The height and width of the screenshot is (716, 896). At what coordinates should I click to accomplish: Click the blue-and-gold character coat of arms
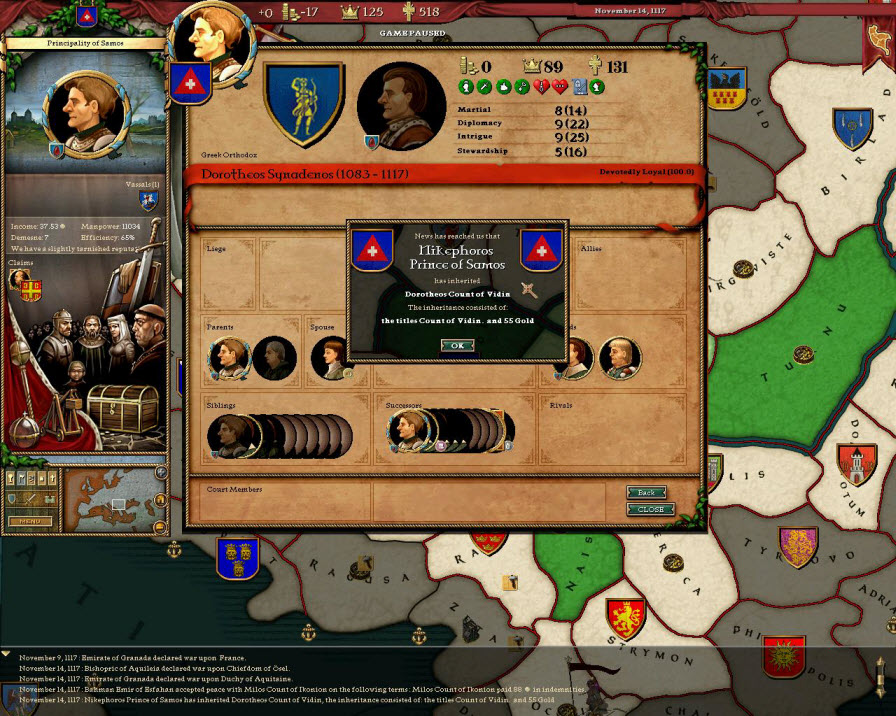pos(304,103)
